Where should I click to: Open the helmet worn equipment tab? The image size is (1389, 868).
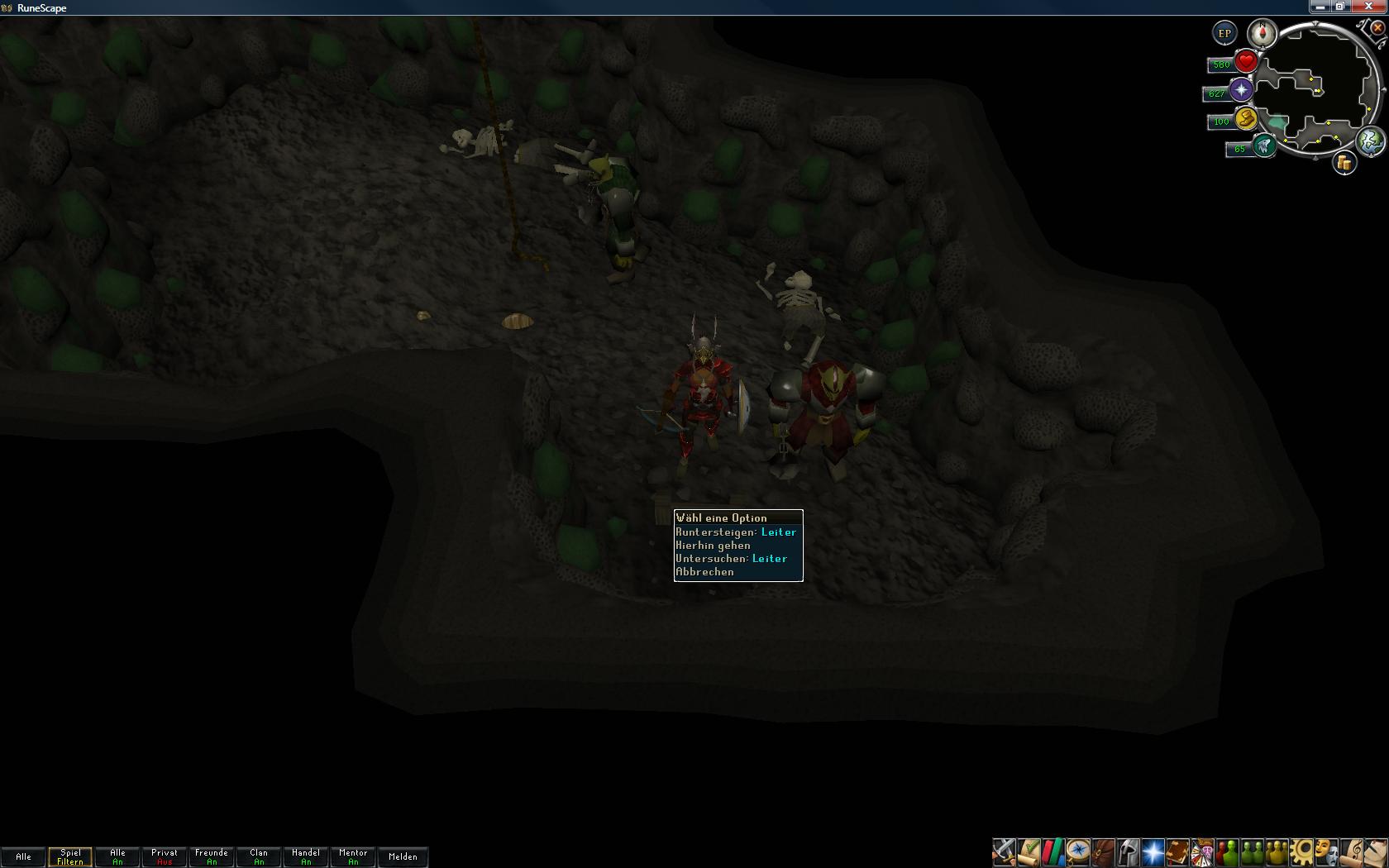point(1128,851)
